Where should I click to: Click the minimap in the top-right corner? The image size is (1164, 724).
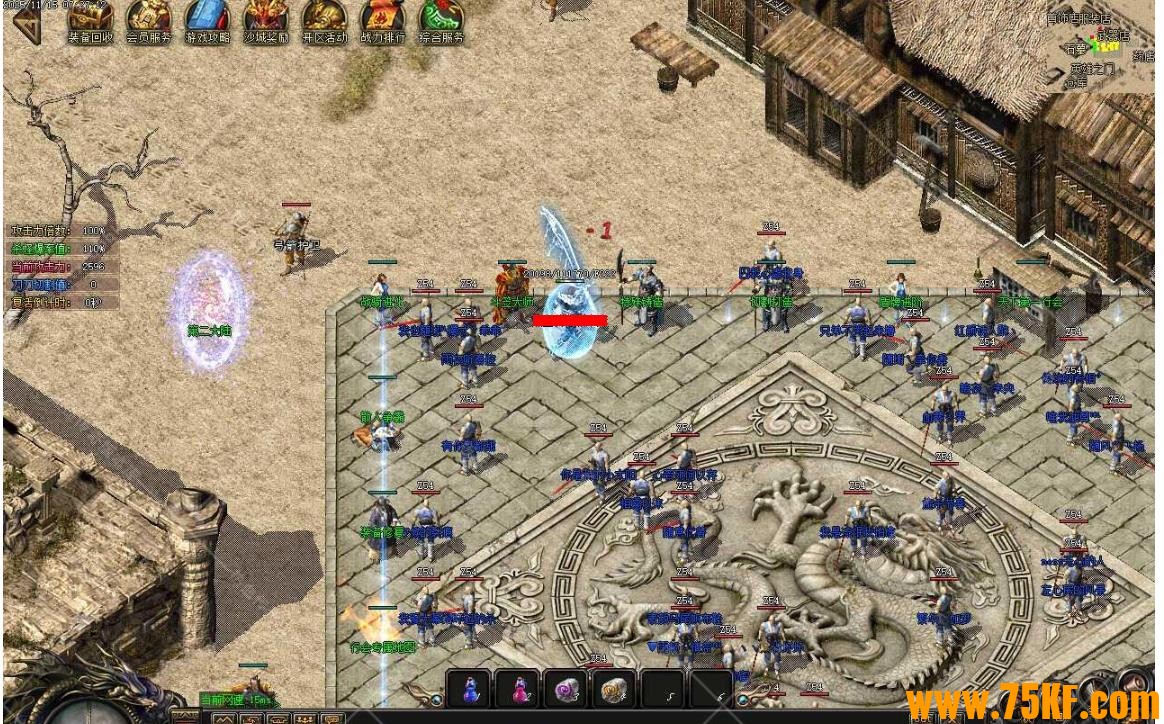click(x=1100, y=45)
